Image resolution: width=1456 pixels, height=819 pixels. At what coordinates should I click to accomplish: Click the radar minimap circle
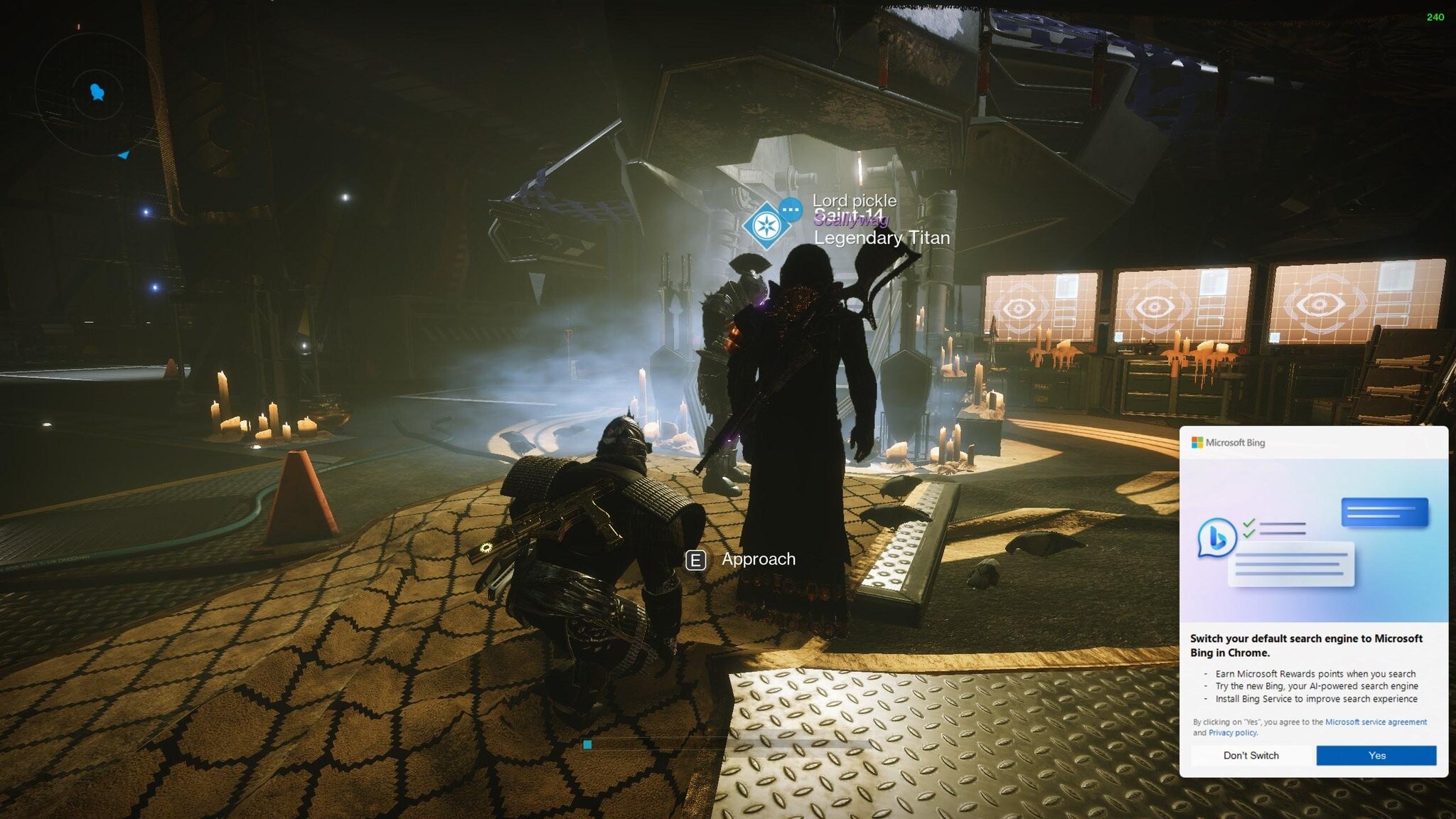coord(96,94)
